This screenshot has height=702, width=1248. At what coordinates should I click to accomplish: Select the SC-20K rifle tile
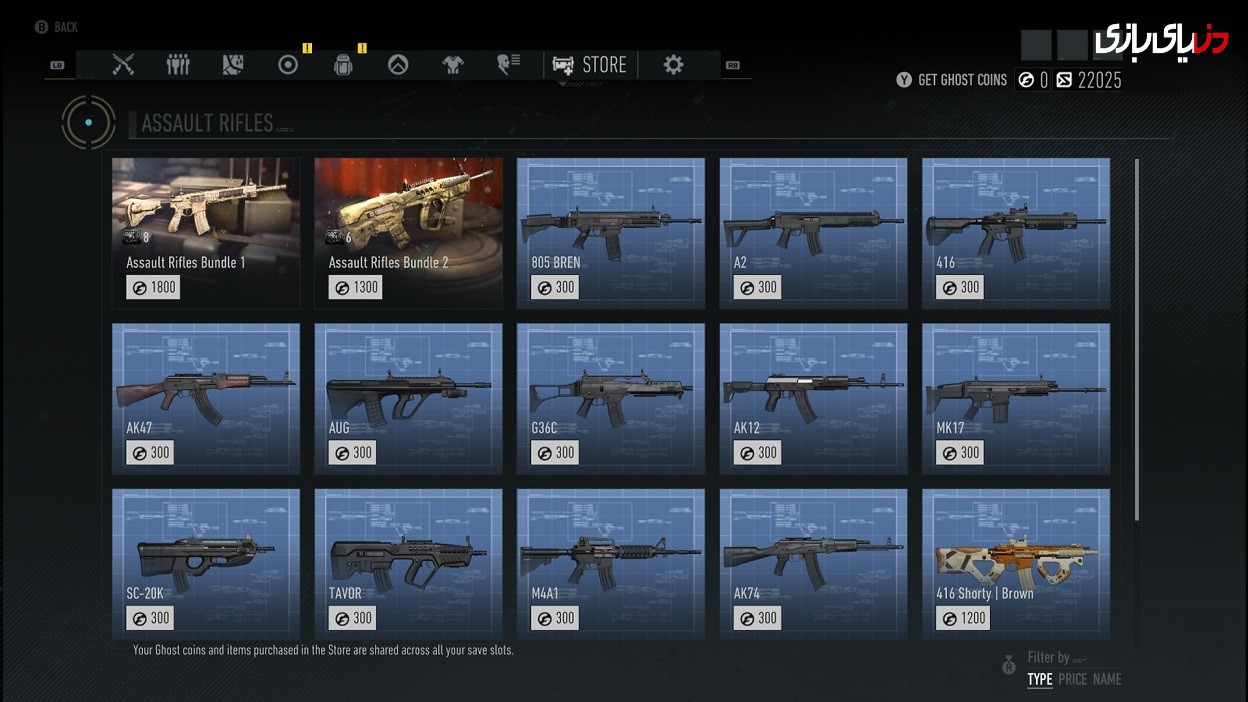coord(206,563)
